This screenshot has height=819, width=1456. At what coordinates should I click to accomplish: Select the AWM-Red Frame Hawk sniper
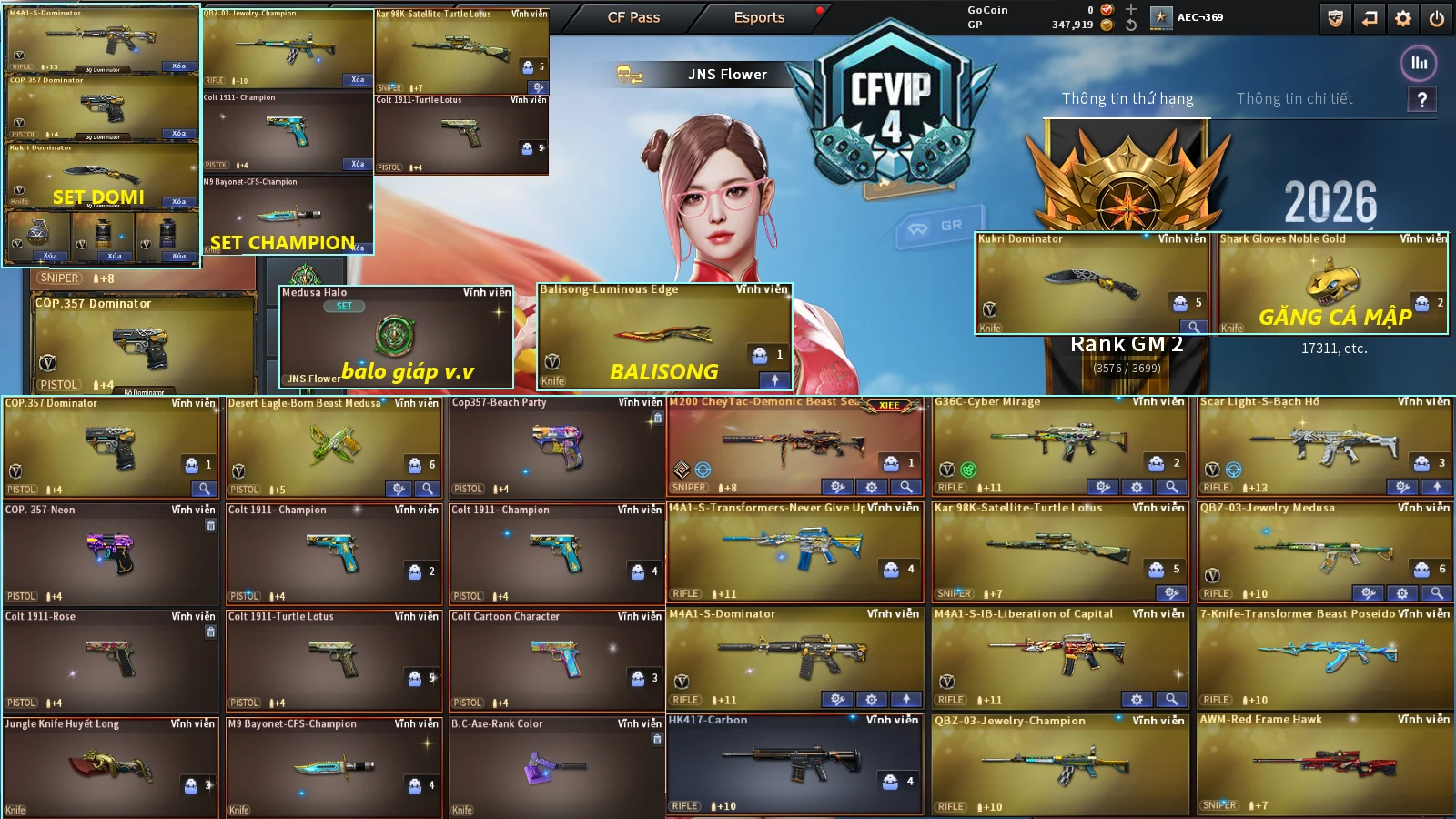[x=1325, y=763]
